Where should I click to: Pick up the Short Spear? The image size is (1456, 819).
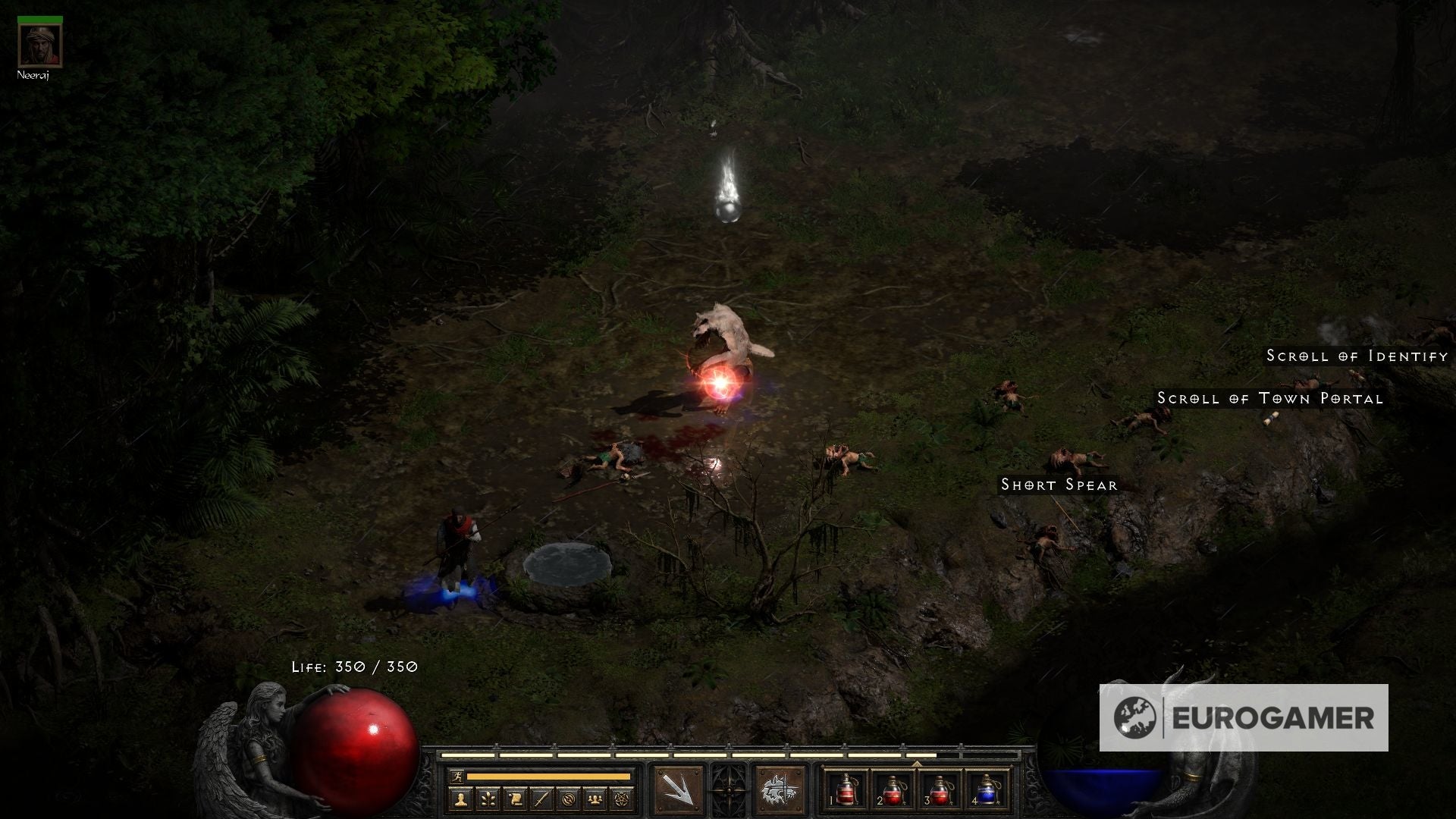tap(1059, 484)
